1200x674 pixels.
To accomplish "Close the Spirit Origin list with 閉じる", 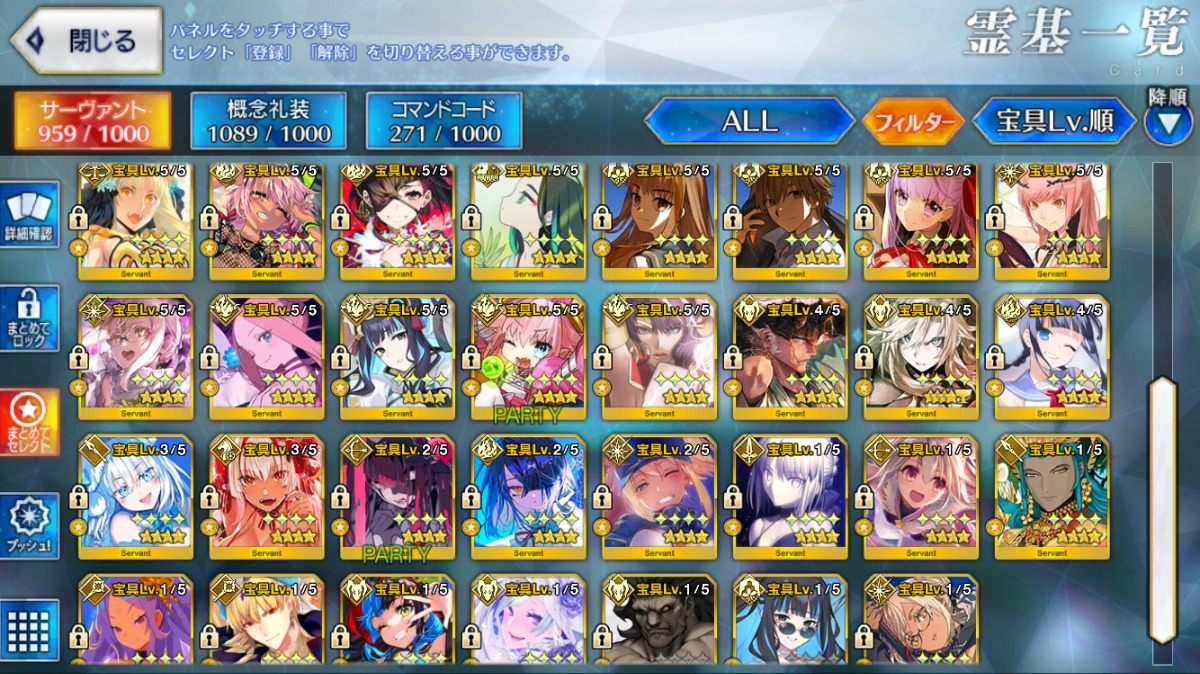I will (86, 41).
